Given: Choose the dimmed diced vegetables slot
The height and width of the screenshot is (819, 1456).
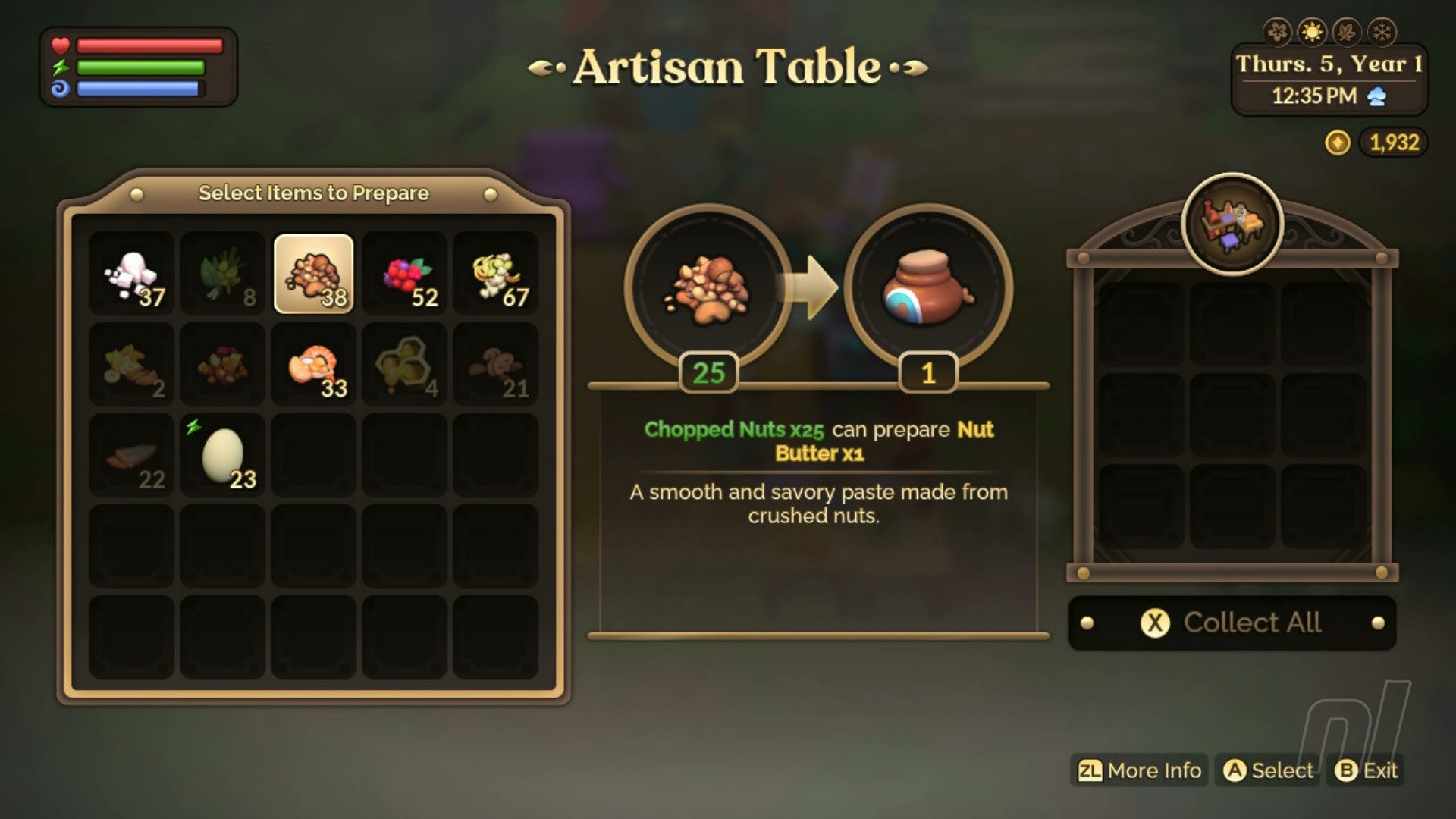Looking at the screenshot, I should (x=222, y=365).
